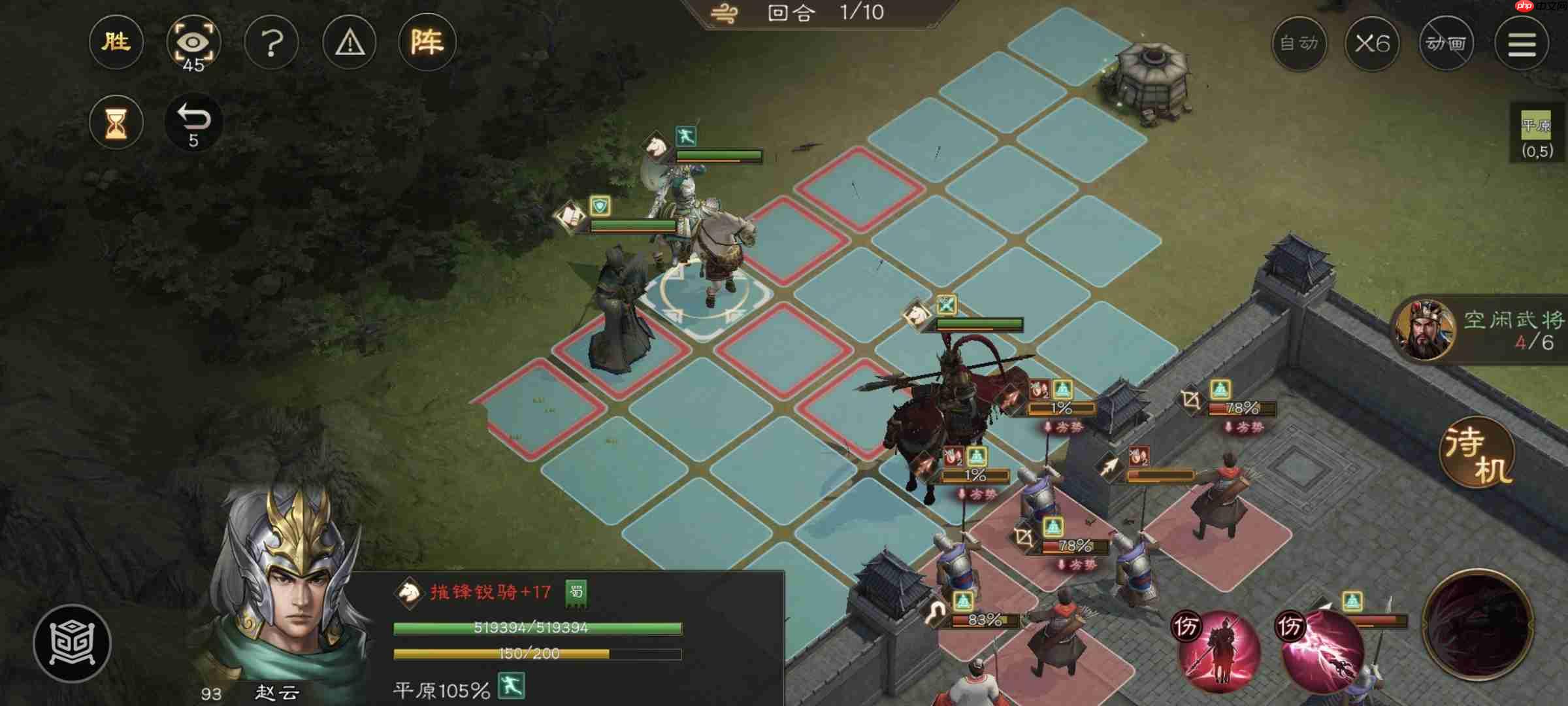The width and height of the screenshot is (1568, 706).
Task: Open the 胜 victory conditions icon
Action: 115,42
